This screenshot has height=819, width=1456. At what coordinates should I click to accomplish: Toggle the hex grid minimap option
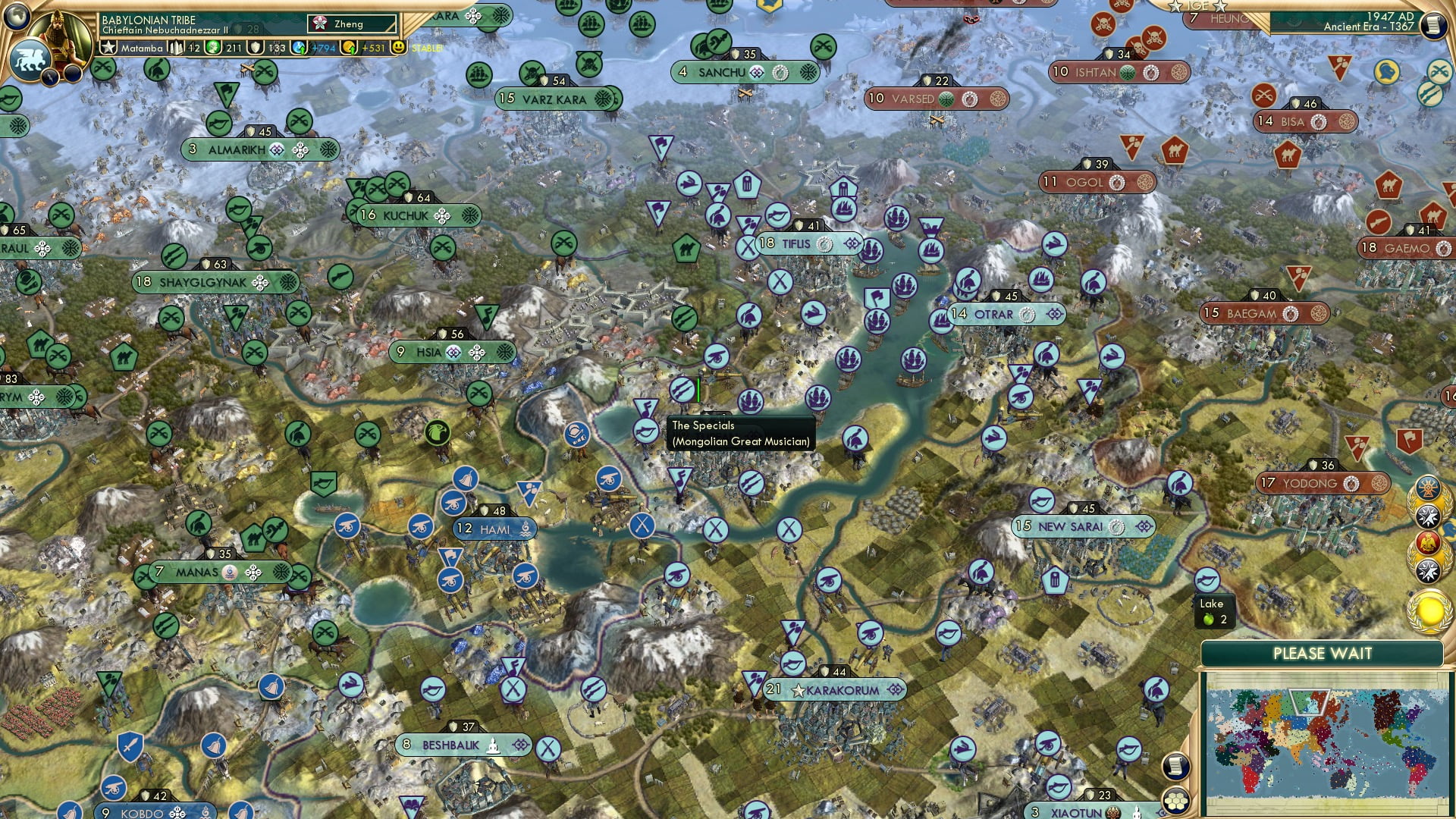click(1175, 801)
